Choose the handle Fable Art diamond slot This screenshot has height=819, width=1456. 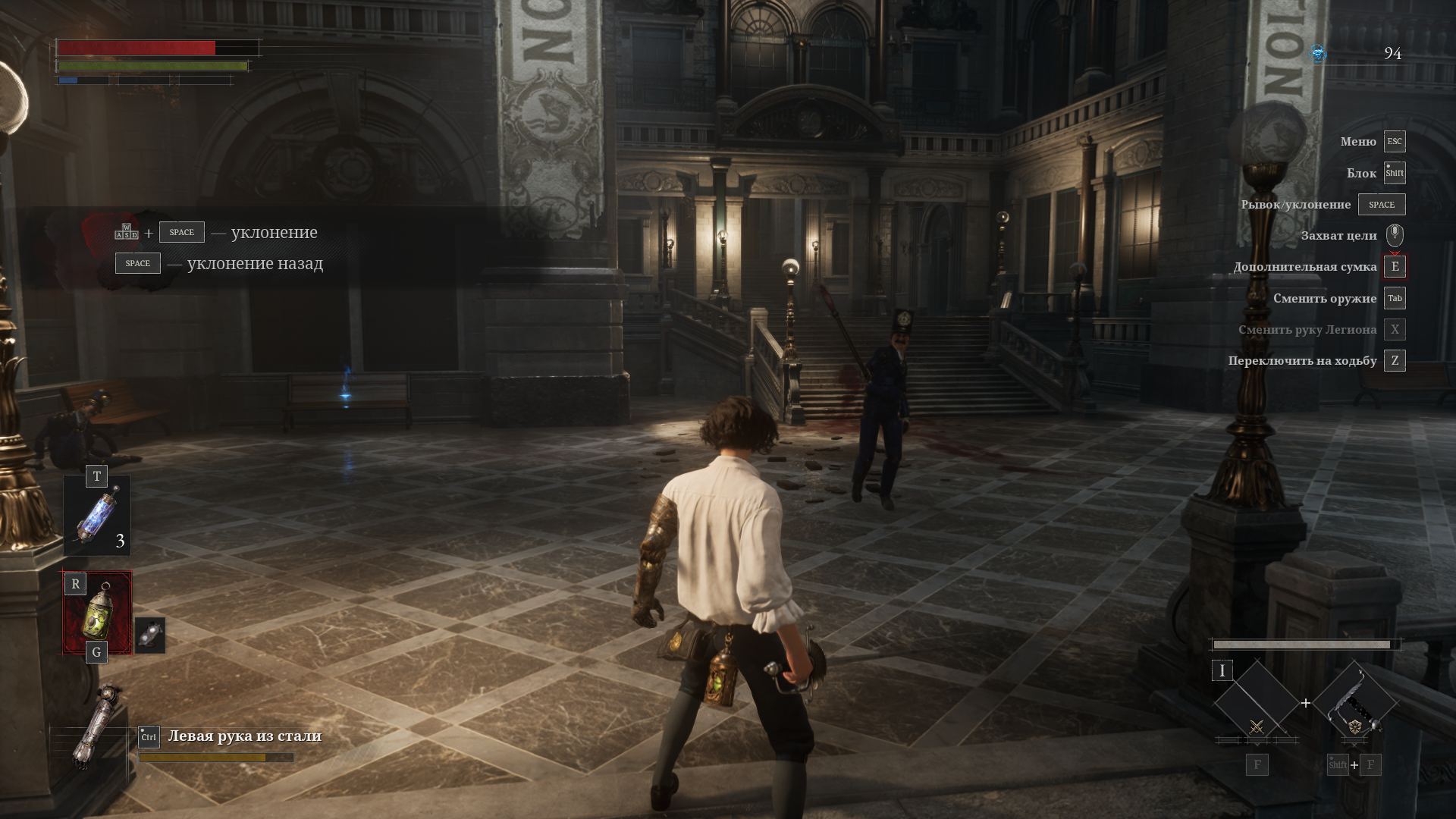click(1354, 704)
